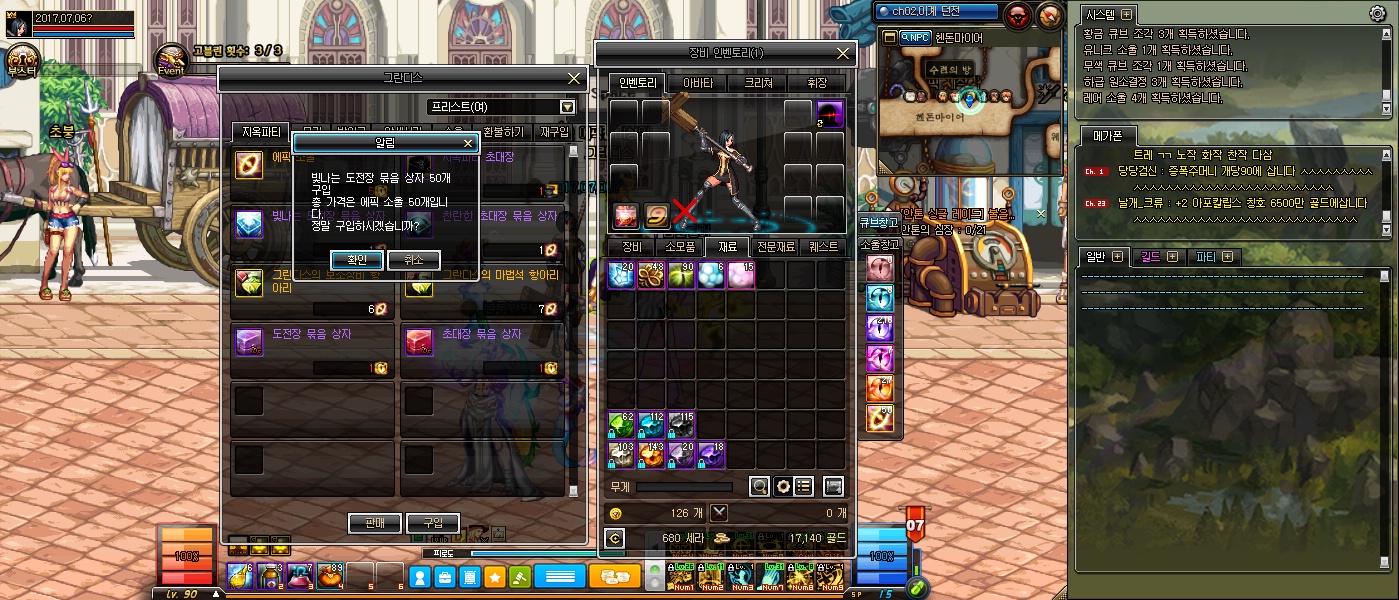Click the 구입 buy button
The height and width of the screenshot is (600, 1399).
(x=433, y=523)
